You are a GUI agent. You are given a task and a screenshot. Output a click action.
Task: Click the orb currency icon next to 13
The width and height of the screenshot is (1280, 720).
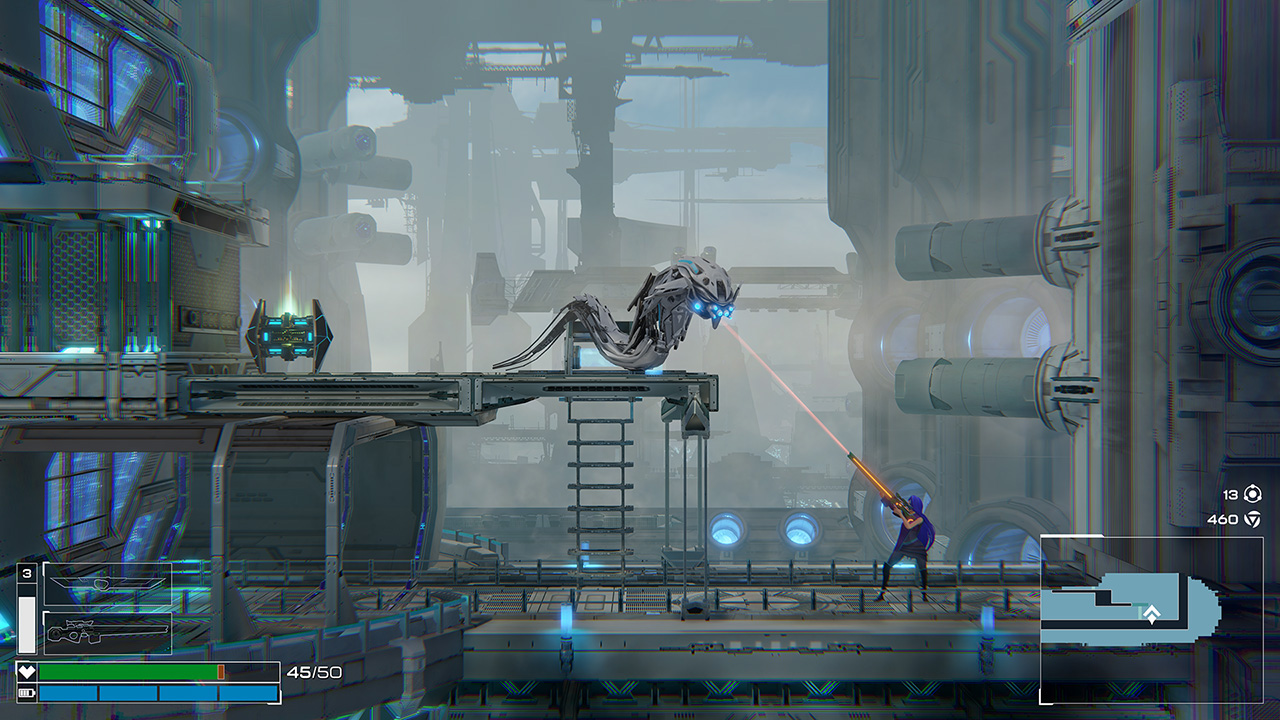[x=1253, y=493]
